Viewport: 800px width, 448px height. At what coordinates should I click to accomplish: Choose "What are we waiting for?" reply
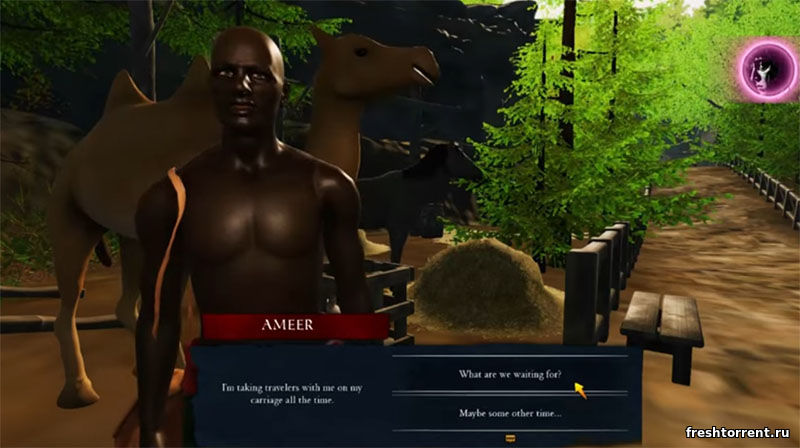click(x=510, y=374)
